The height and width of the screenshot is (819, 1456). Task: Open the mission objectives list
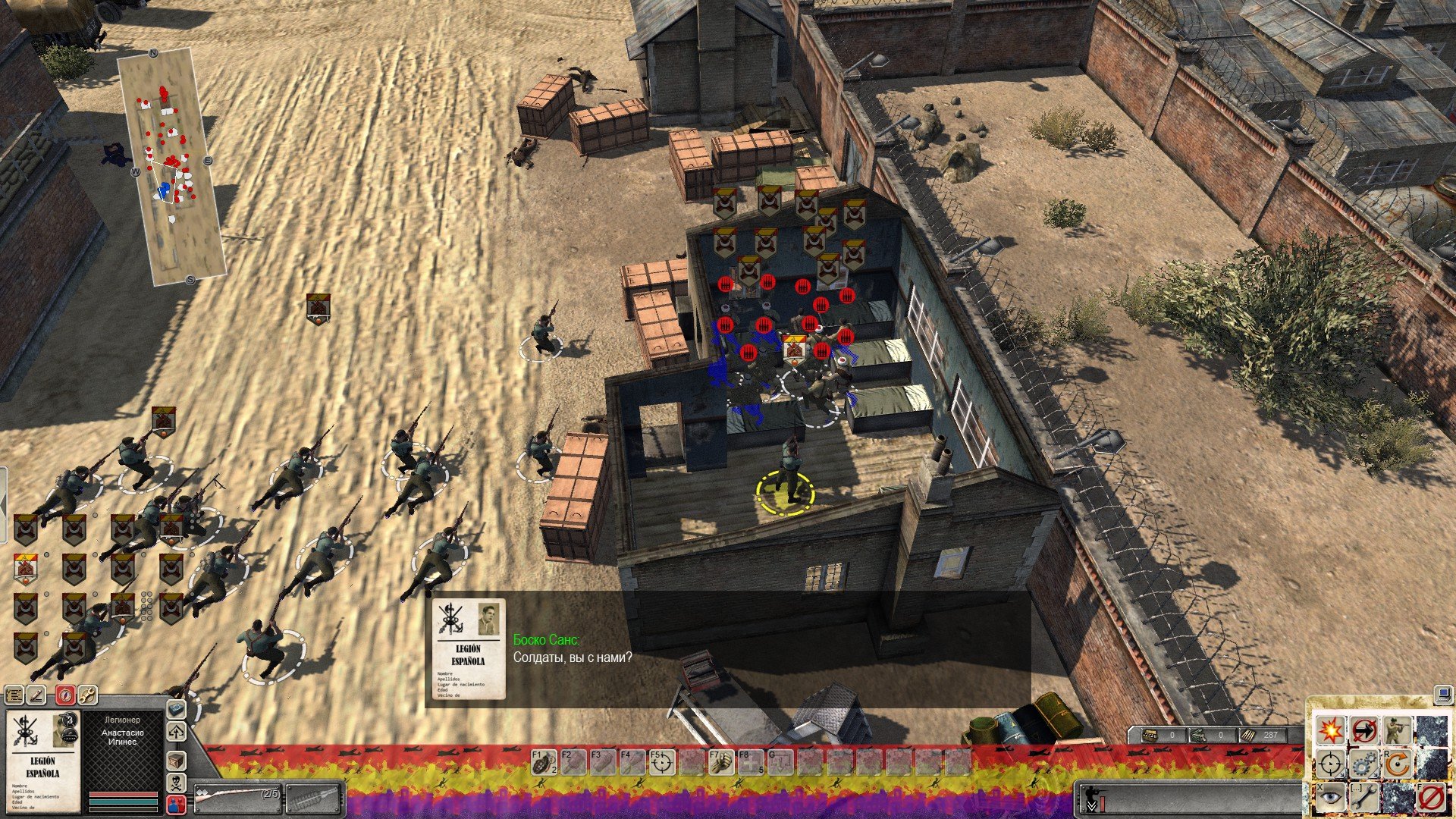(x=14, y=695)
